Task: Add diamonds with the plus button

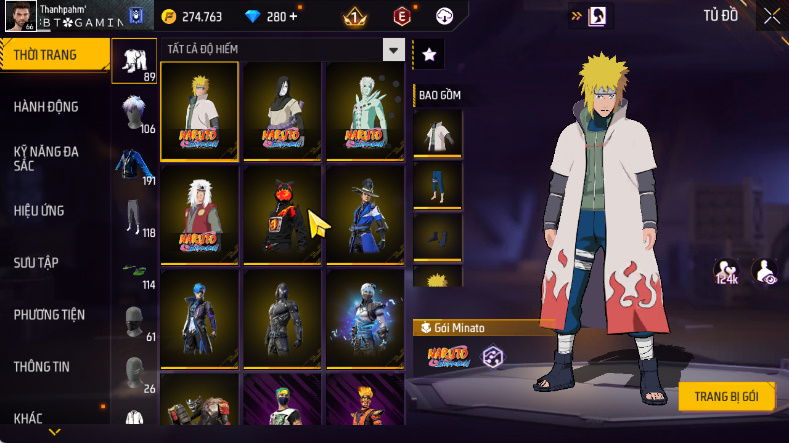Action: tap(292, 17)
